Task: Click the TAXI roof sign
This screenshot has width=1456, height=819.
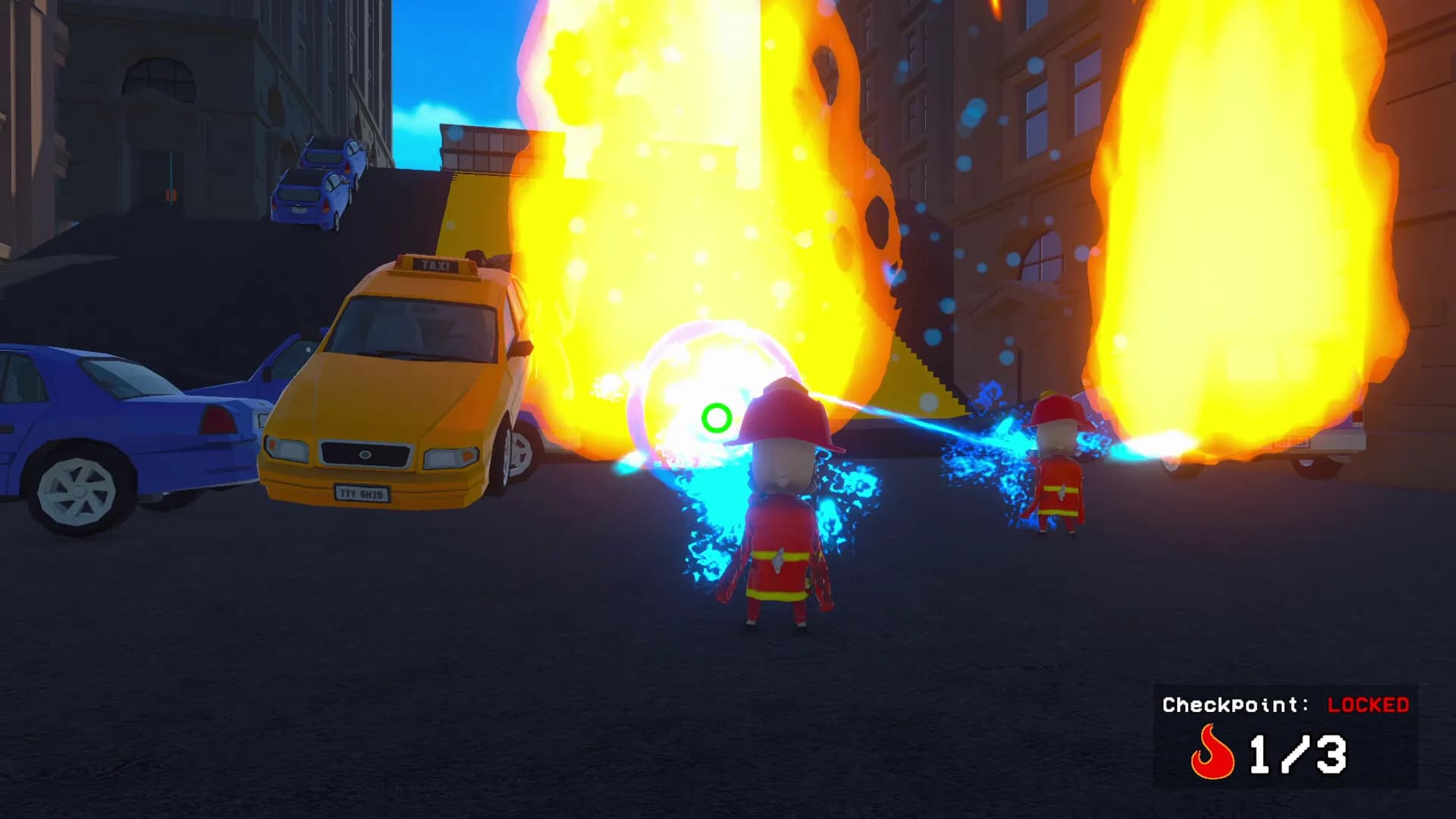Action: pyautogui.click(x=435, y=263)
